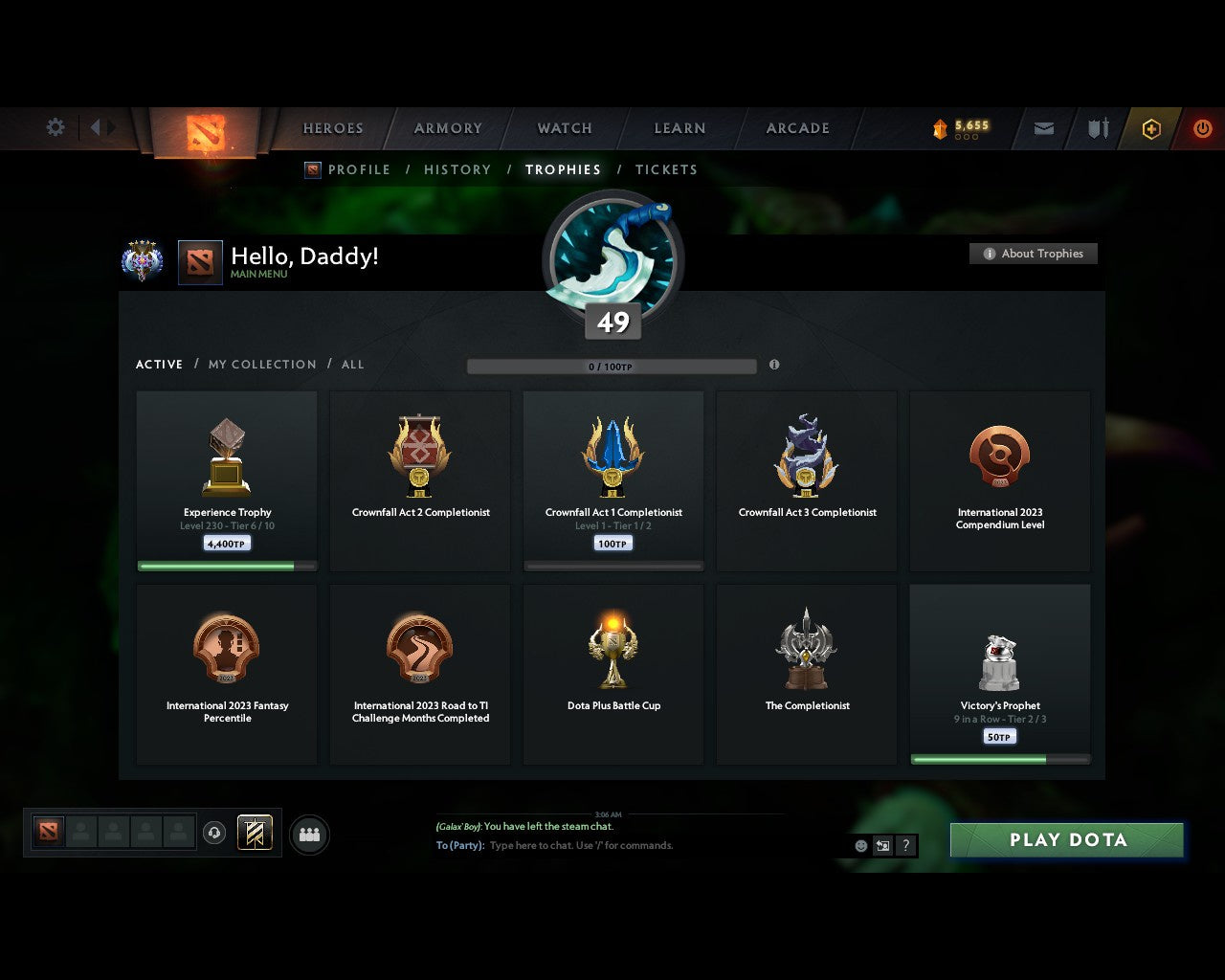Toggle the party voice chat headset
1225x980 pixels.
(212, 833)
